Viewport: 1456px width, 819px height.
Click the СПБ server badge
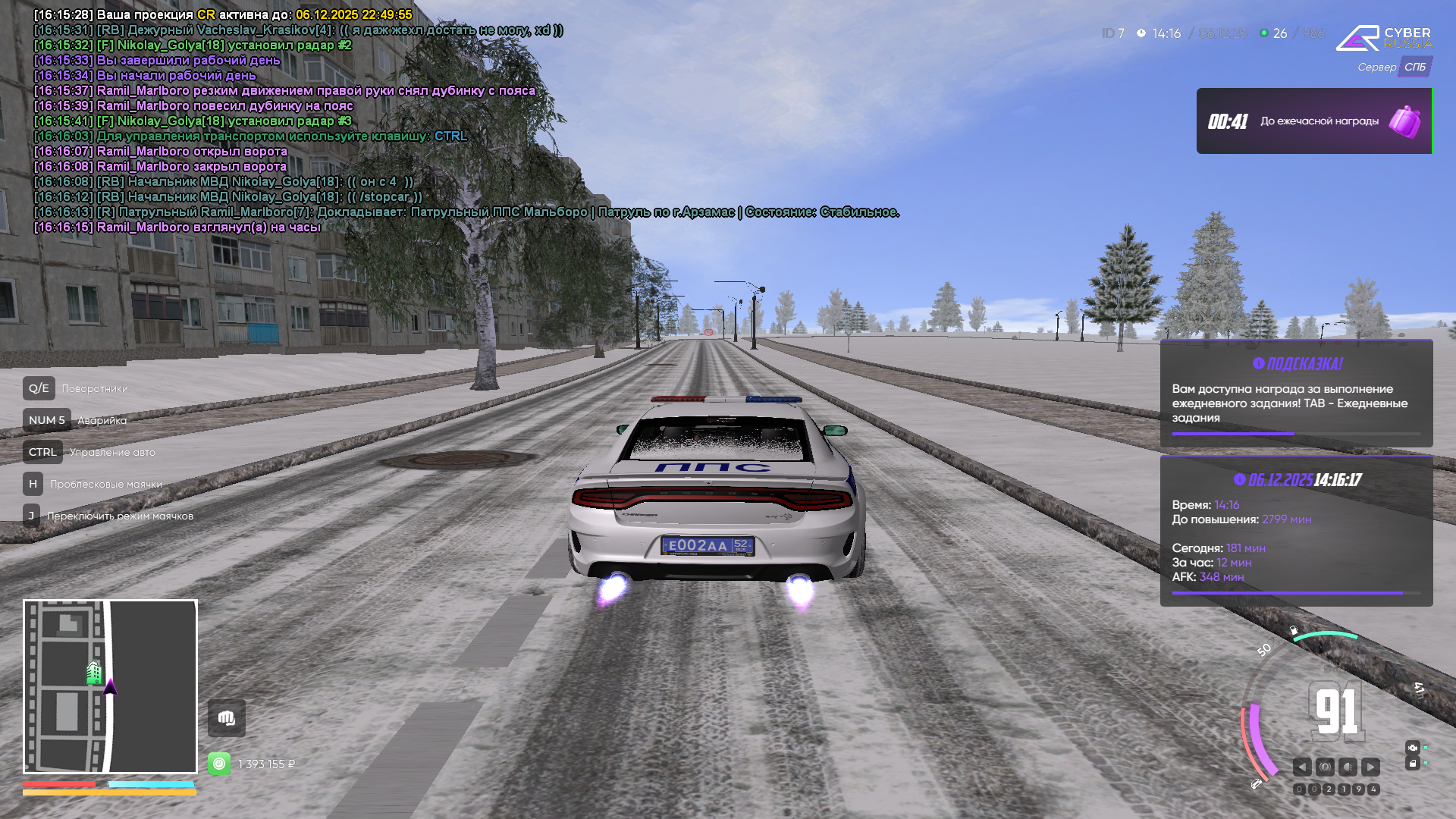coord(1414,67)
